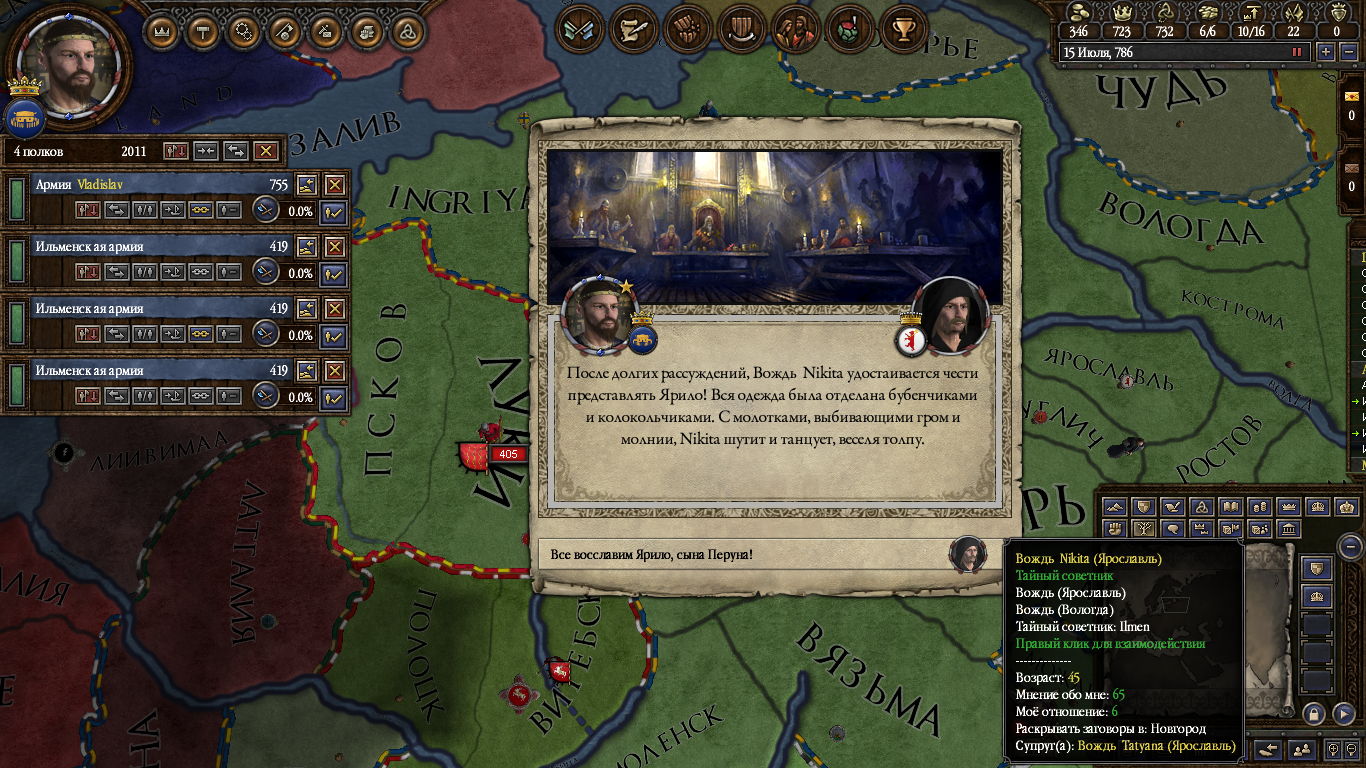Disband all four selected regiments
This screenshot has height=768, width=1366.
tap(265, 151)
